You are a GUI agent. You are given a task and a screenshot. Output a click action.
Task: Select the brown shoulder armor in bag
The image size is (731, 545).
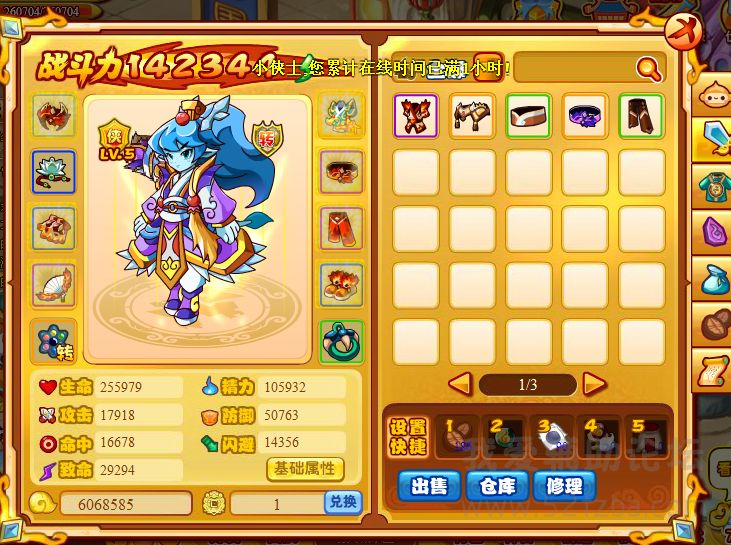[x=472, y=117]
